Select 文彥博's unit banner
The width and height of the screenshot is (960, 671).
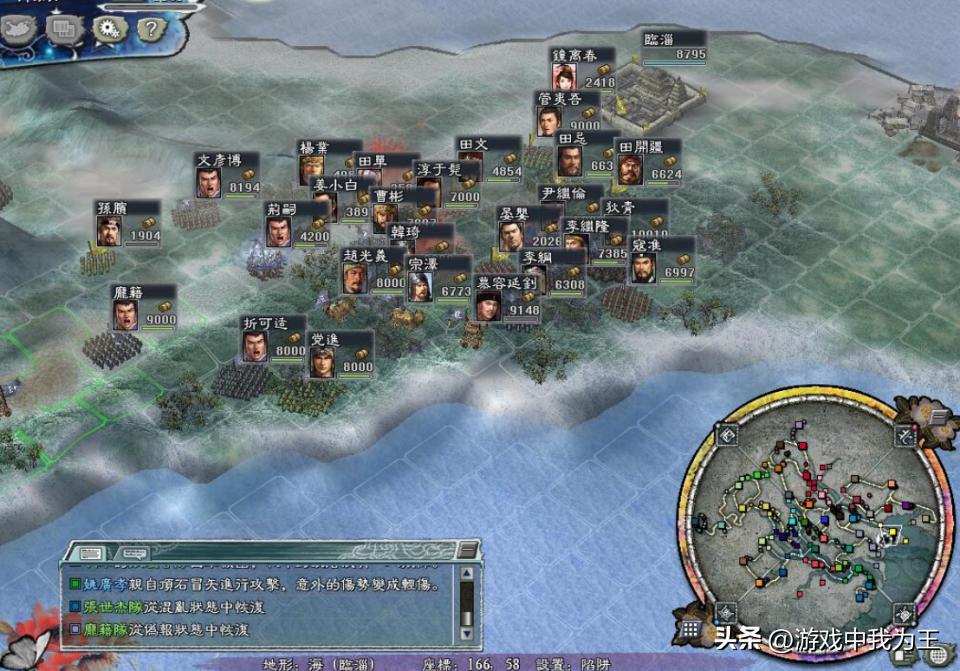point(227,175)
